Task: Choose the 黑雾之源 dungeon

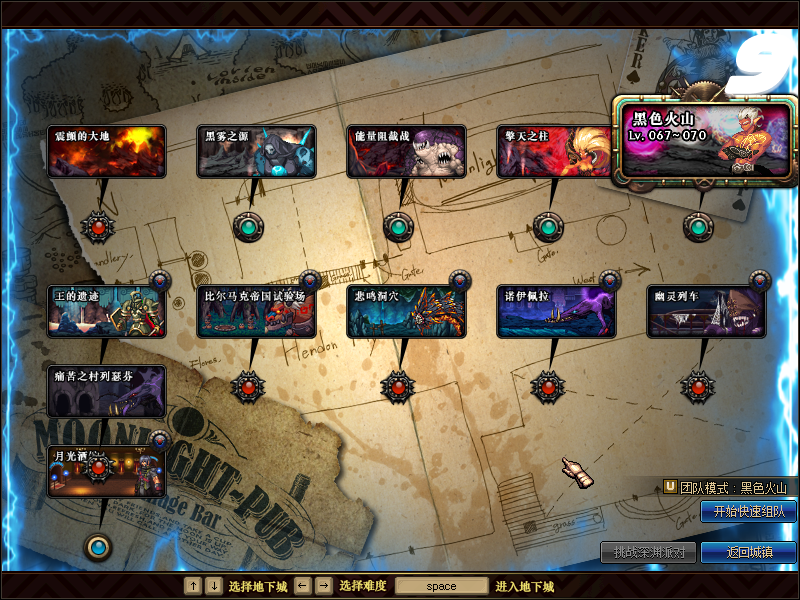Action: 257,152
